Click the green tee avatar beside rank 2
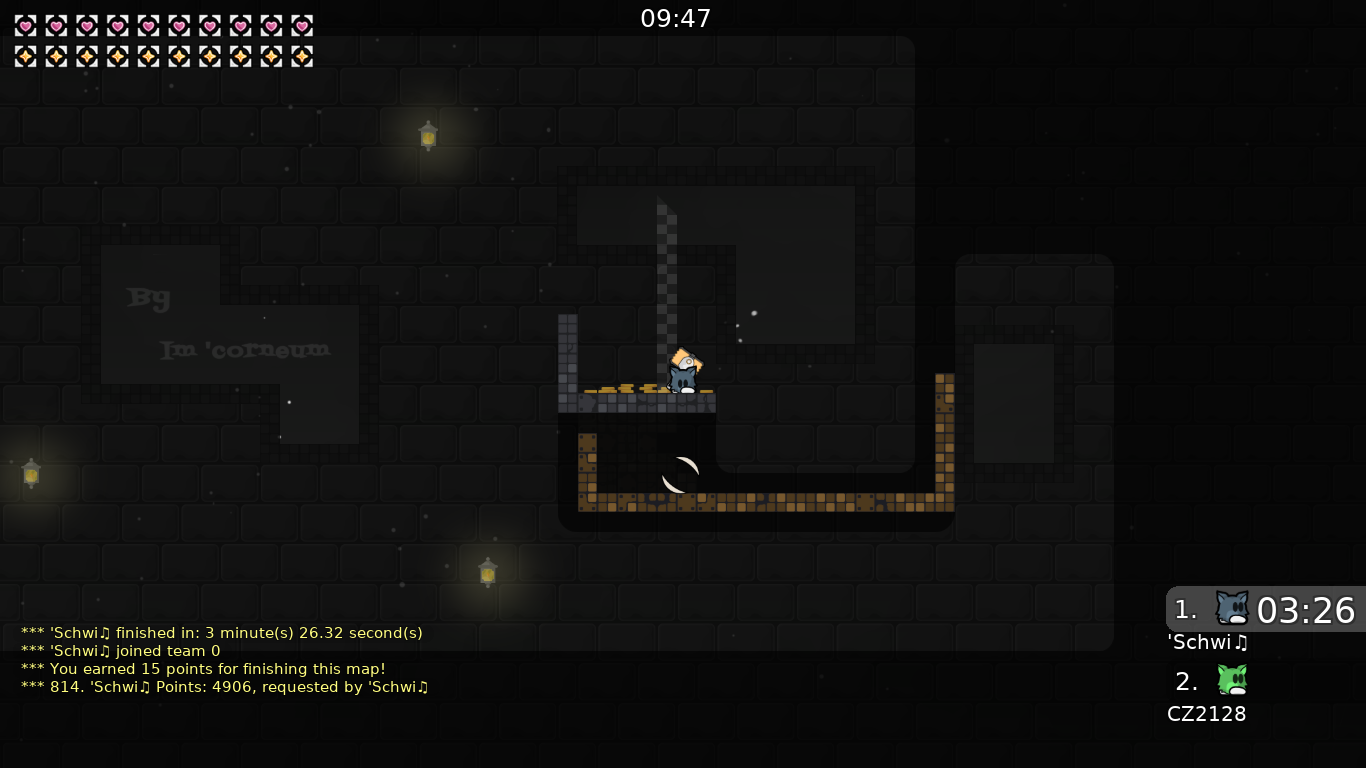This screenshot has height=768, width=1366. 1232,681
